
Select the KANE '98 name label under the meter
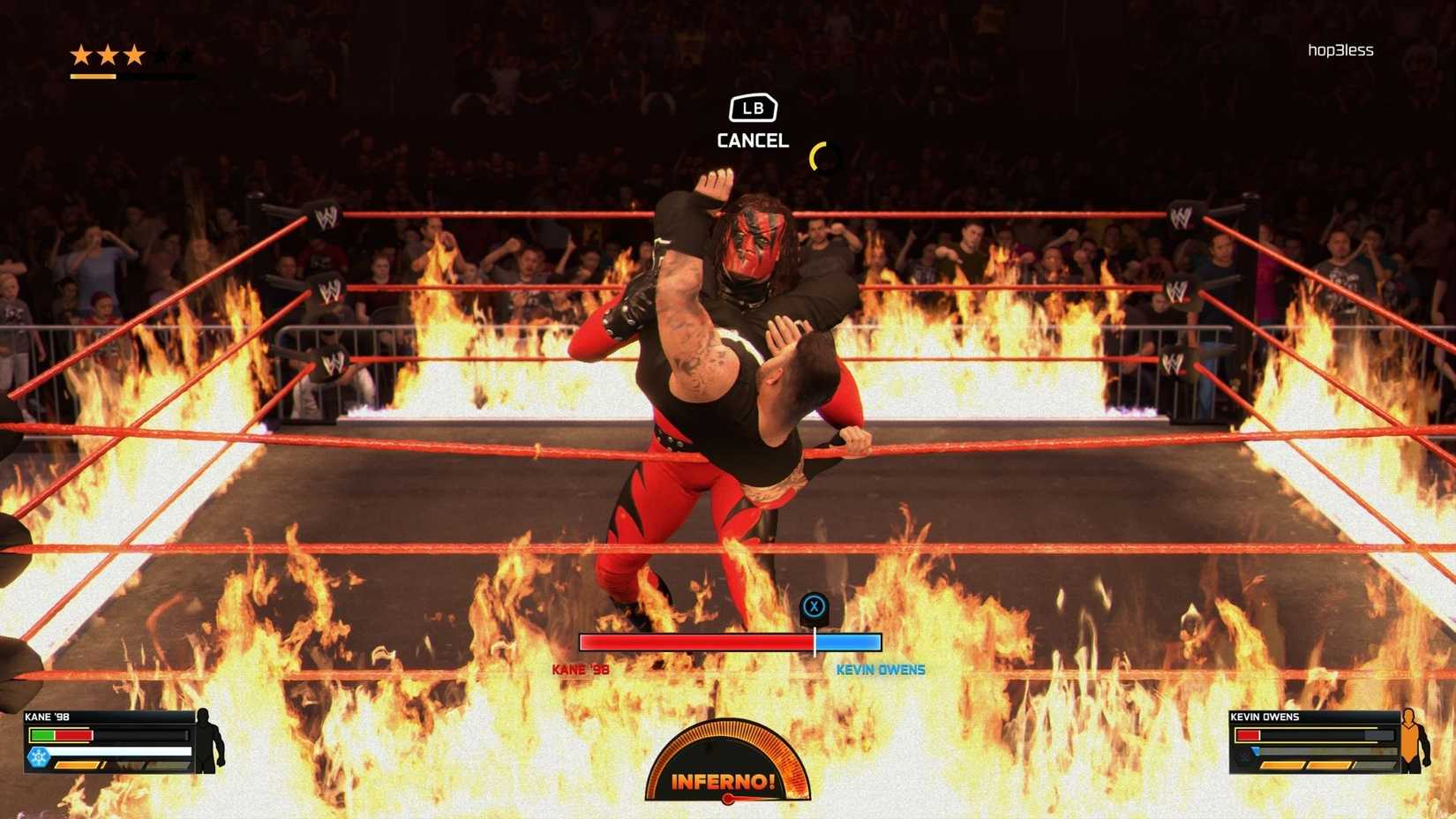tap(582, 670)
